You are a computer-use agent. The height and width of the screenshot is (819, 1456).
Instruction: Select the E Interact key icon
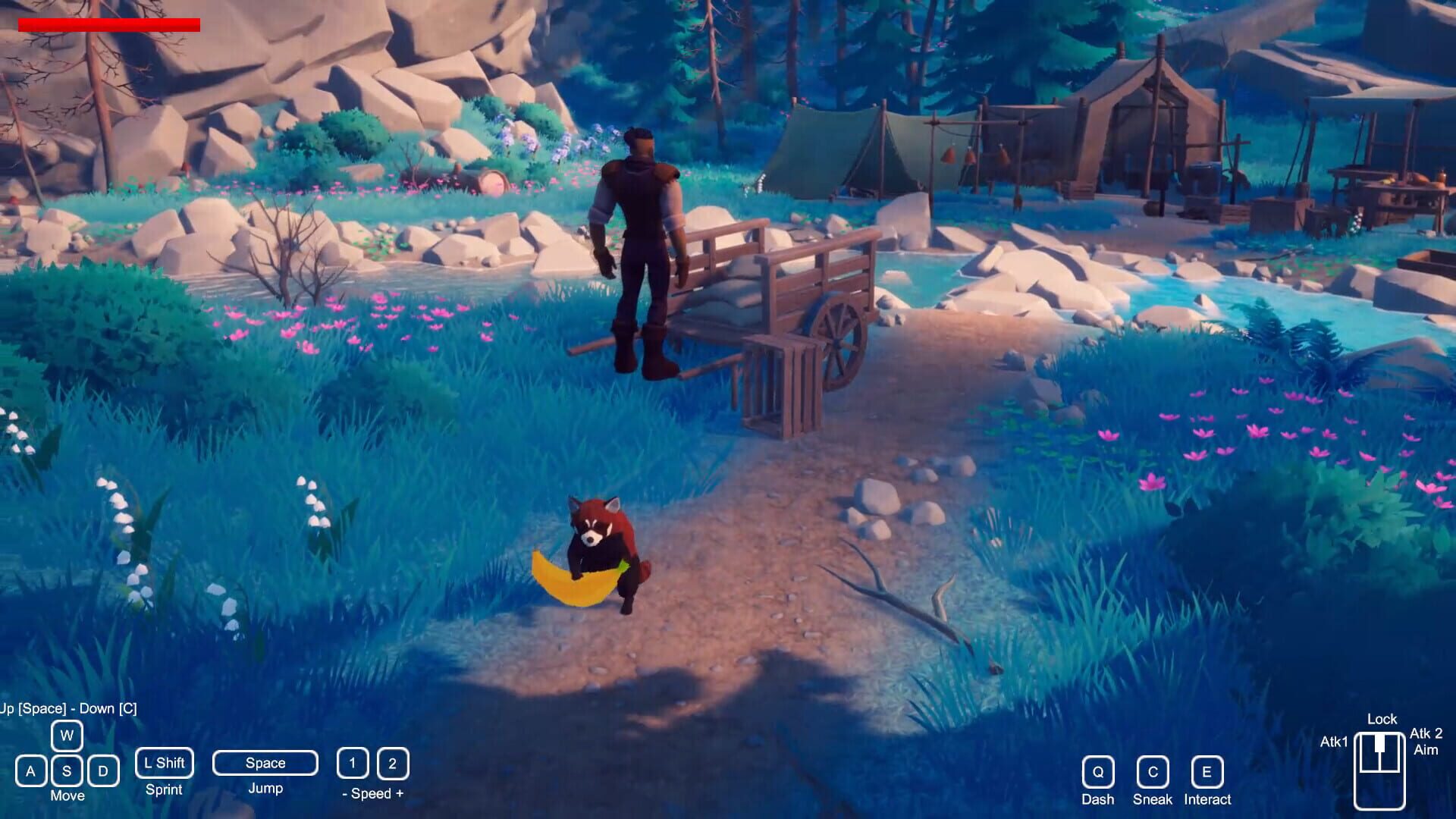click(1207, 773)
